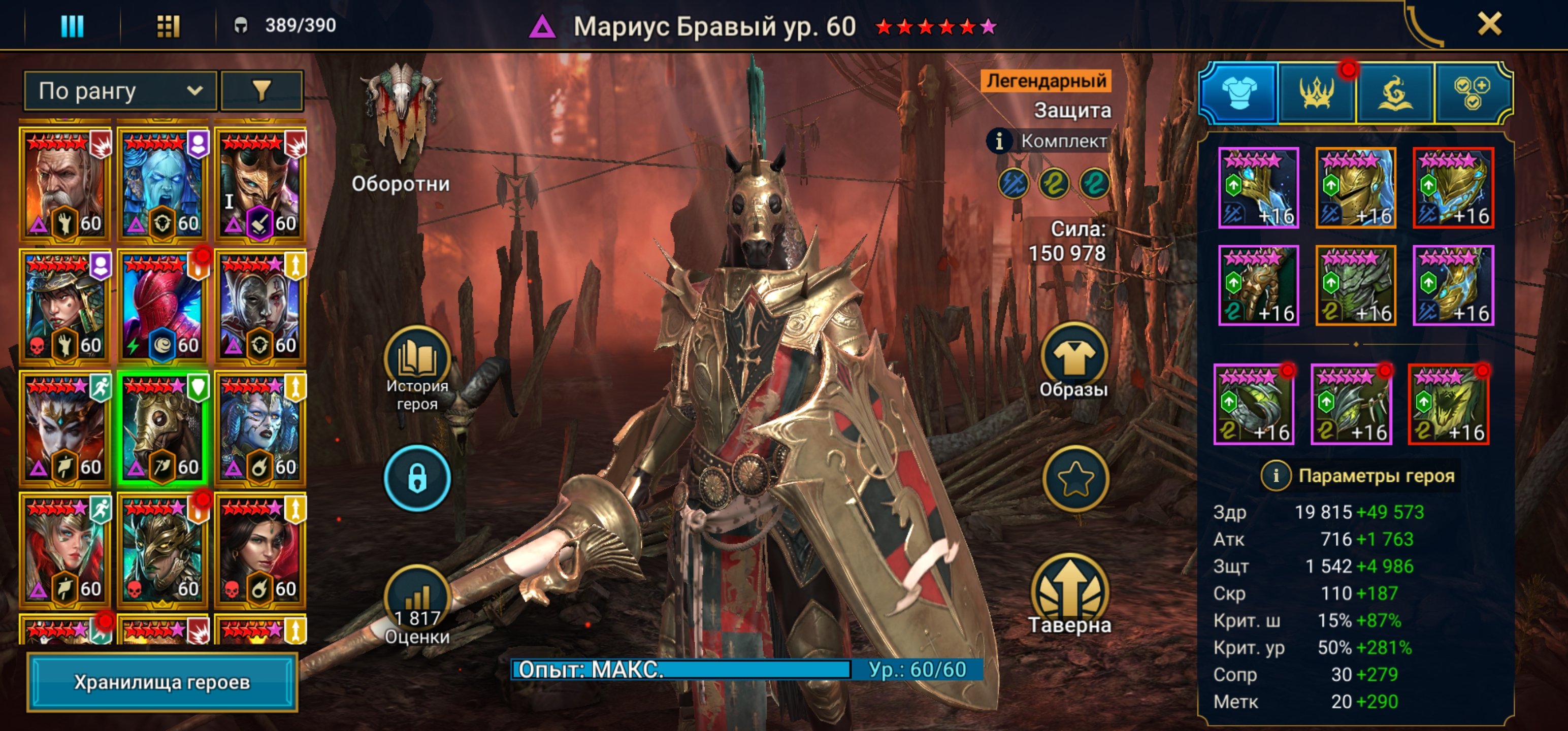Switch to three-column list view
This screenshot has height=731, width=1568.
point(73,25)
